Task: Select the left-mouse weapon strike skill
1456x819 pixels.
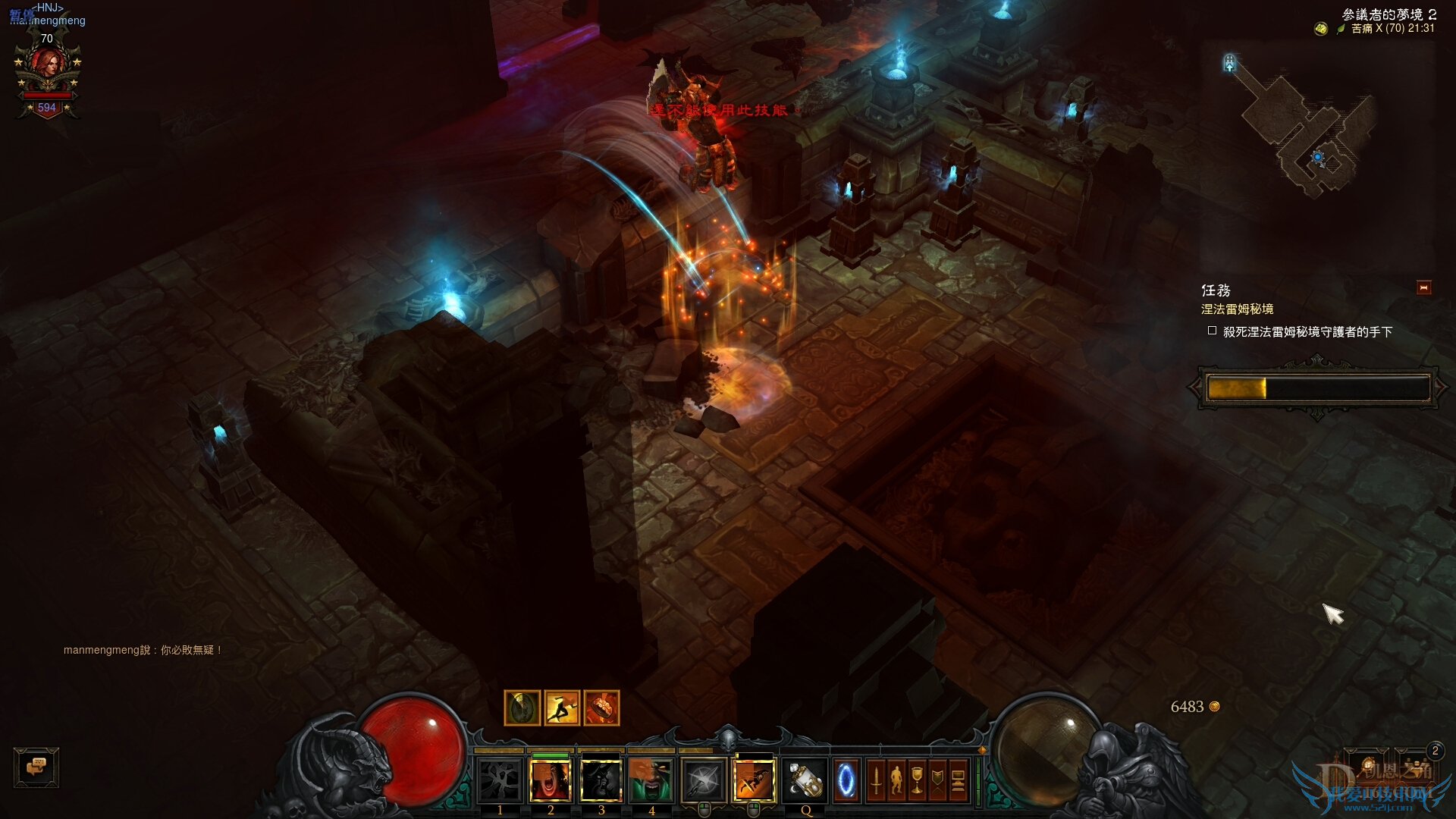Action: click(703, 781)
